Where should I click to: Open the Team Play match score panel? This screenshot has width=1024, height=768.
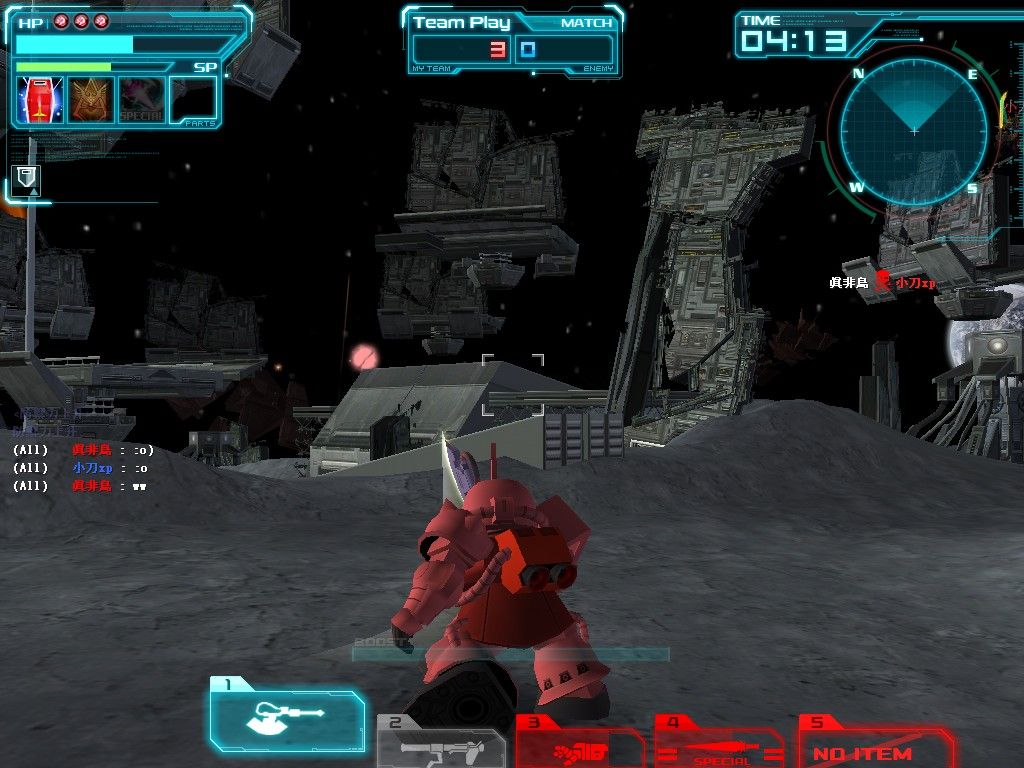click(512, 43)
